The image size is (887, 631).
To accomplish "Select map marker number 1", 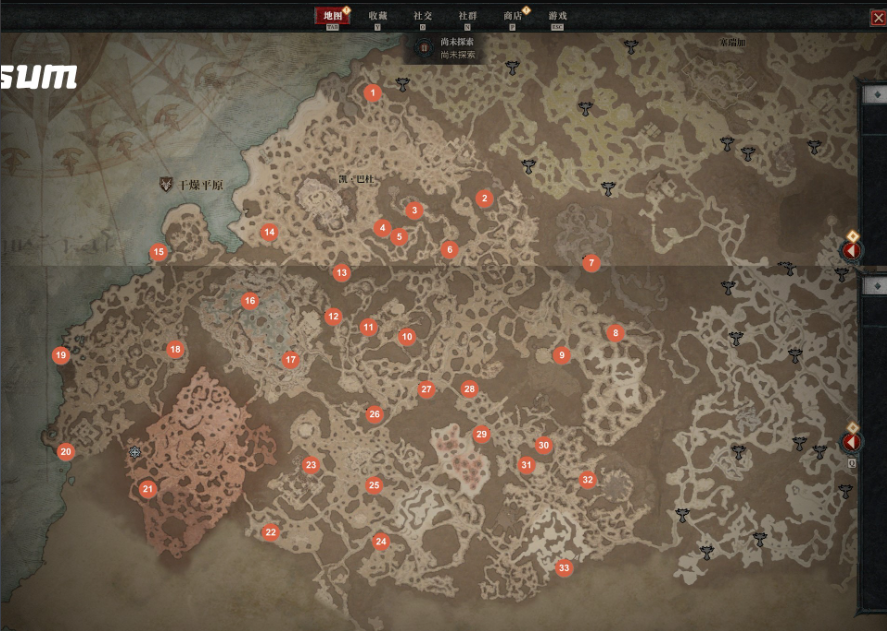I will pos(373,93).
